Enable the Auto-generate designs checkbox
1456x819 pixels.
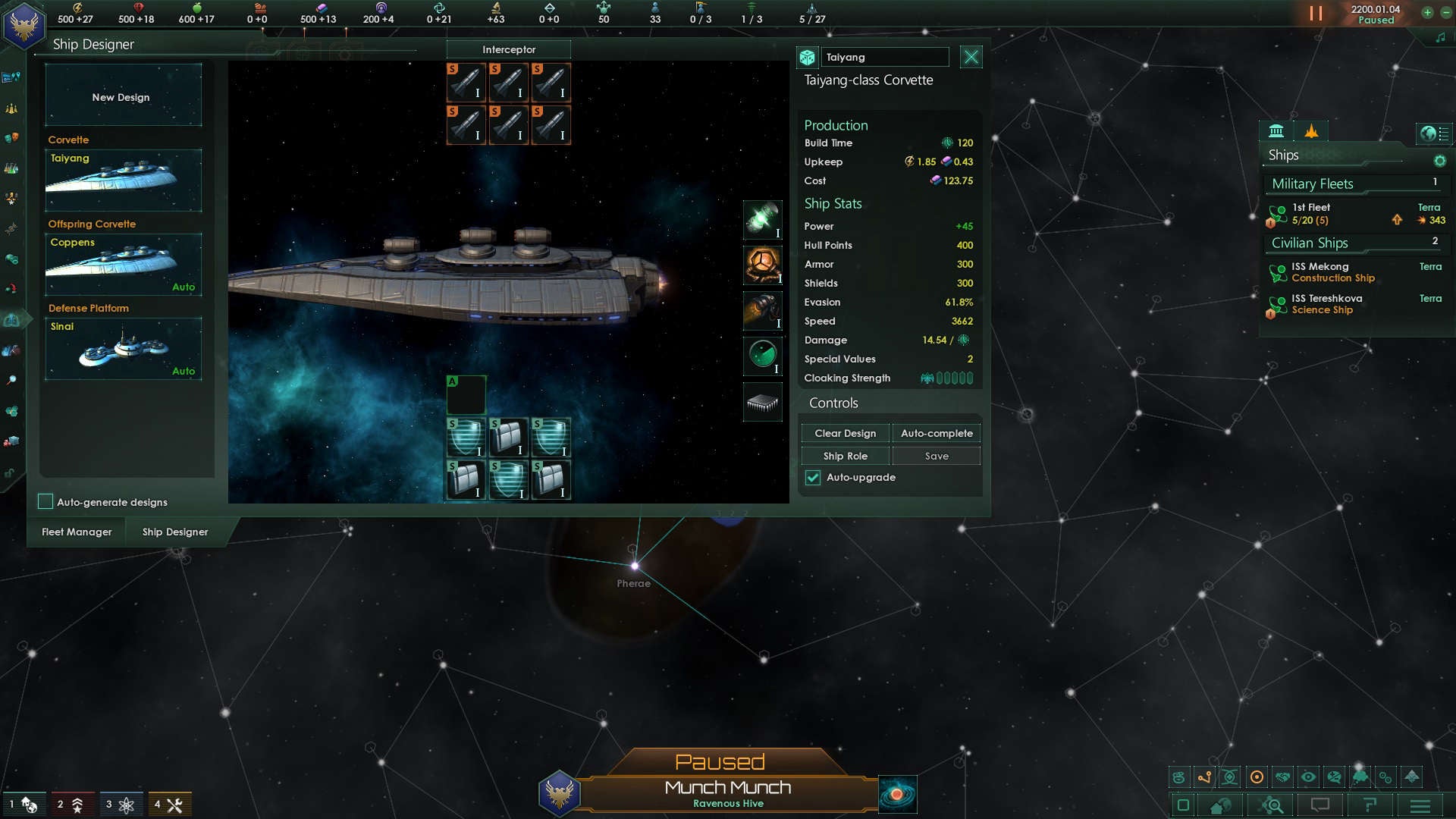point(45,501)
